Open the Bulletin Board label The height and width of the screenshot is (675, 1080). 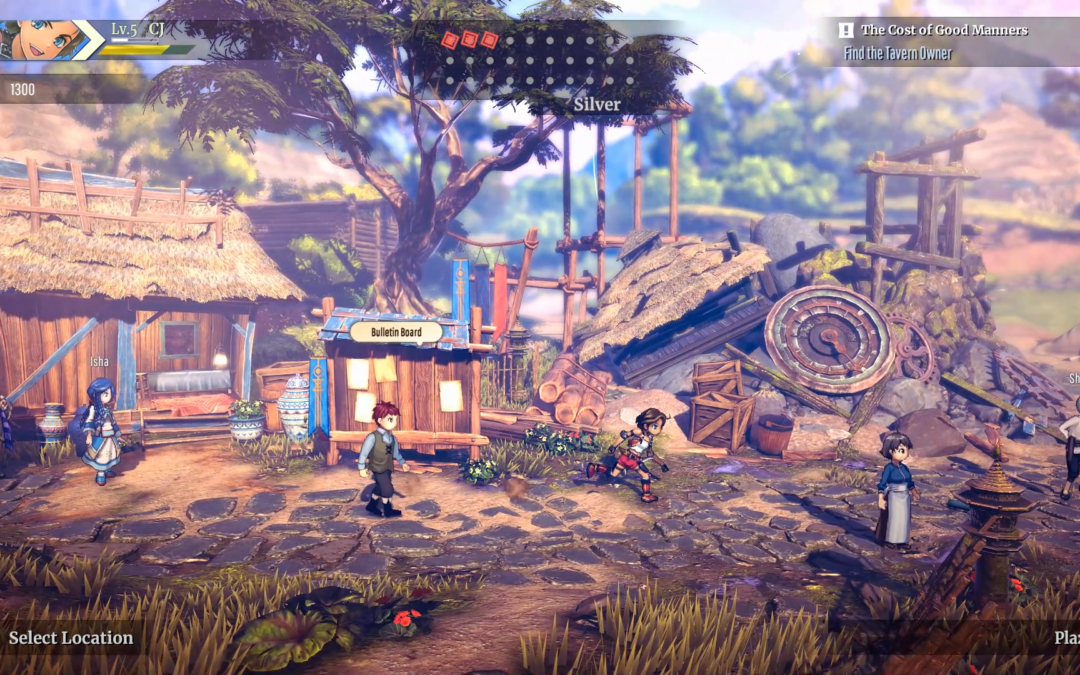(x=396, y=331)
